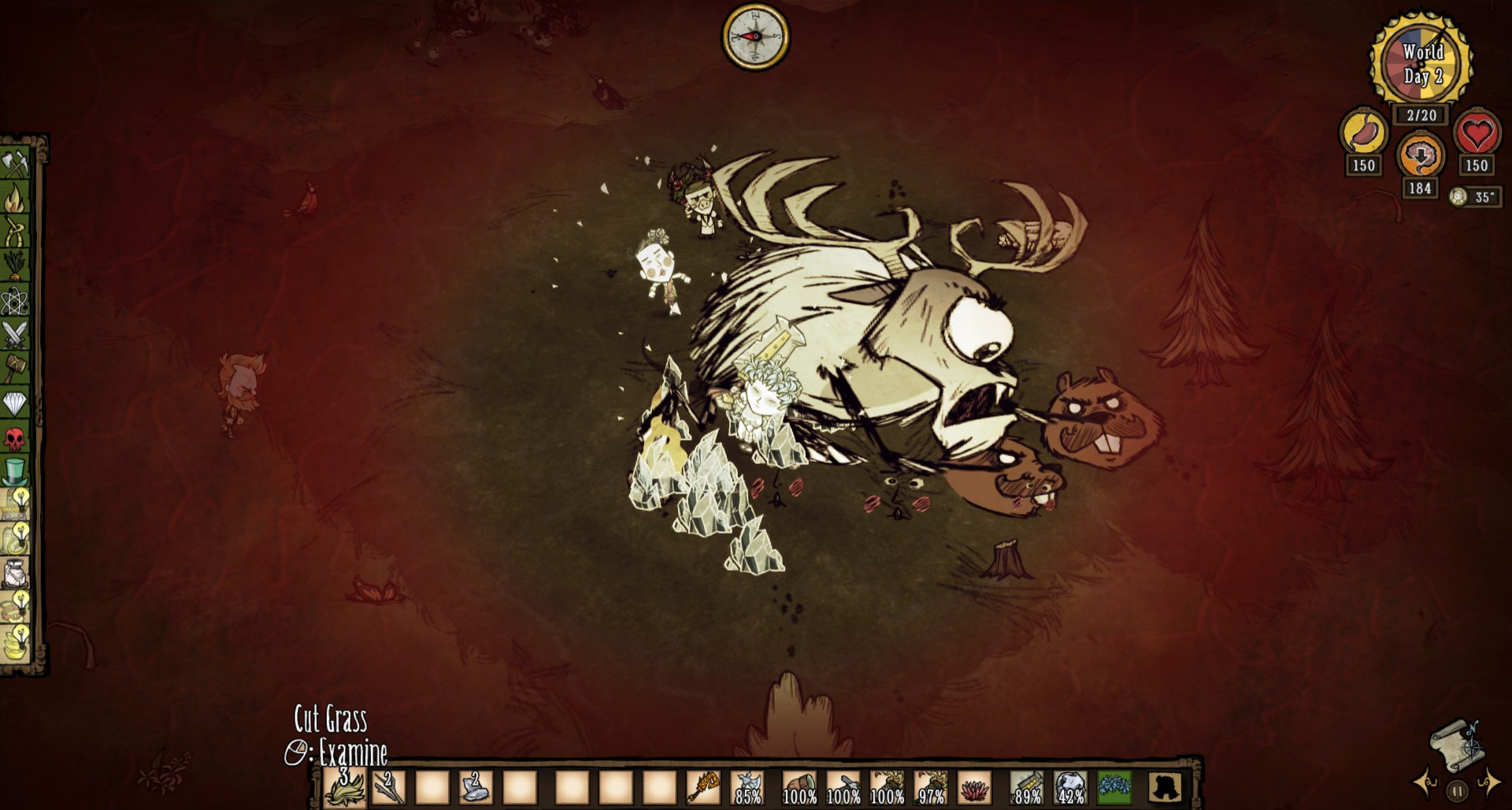Switch to the Structures hammer tab

16,369
